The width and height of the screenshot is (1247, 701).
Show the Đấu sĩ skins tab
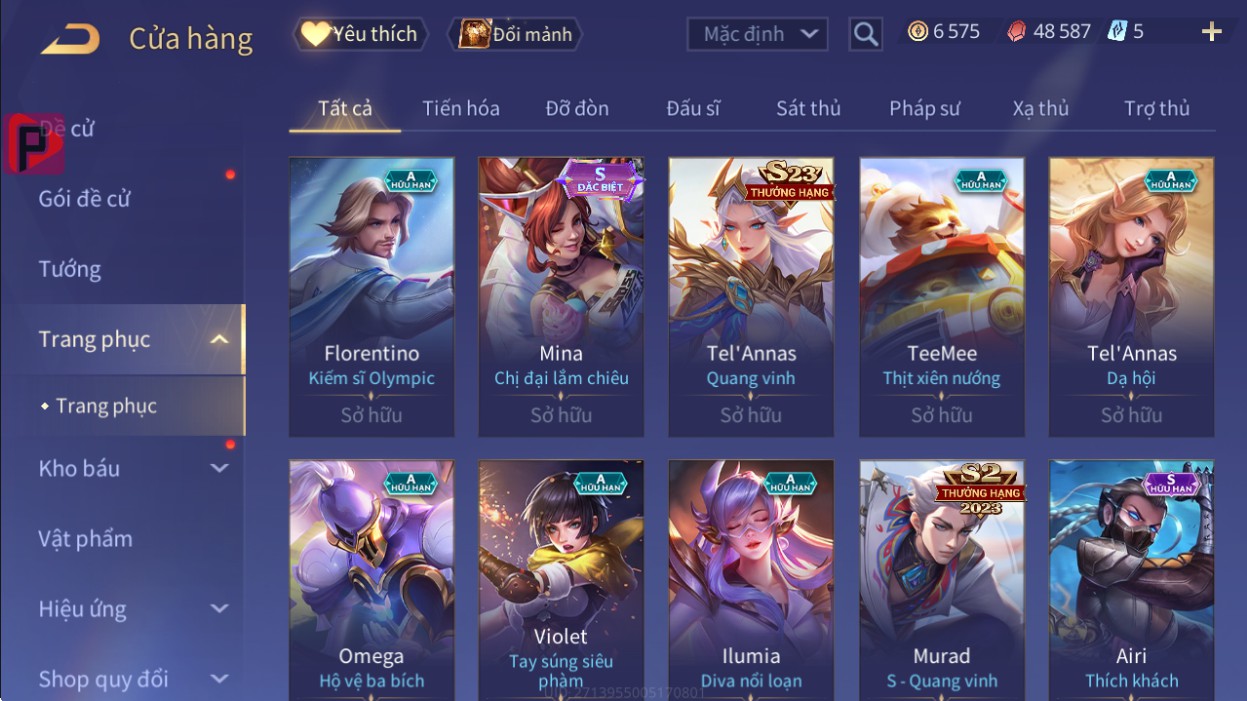693,108
